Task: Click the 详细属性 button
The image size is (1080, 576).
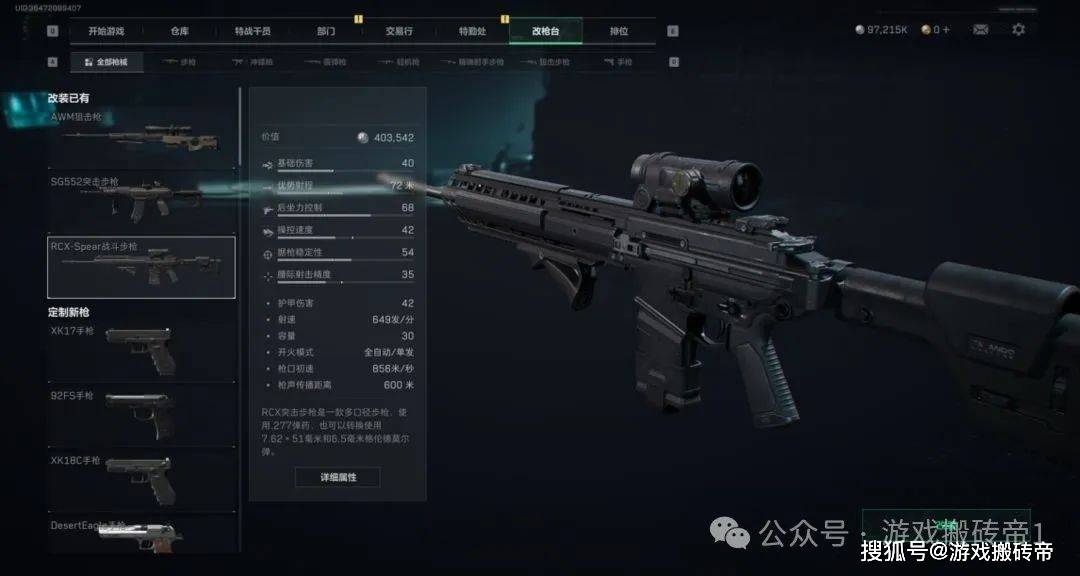Action: point(337,477)
